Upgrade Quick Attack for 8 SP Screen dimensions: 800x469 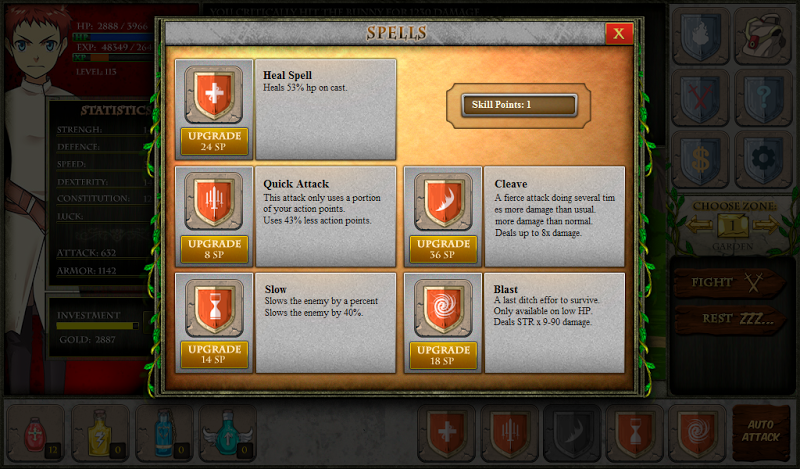214,249
